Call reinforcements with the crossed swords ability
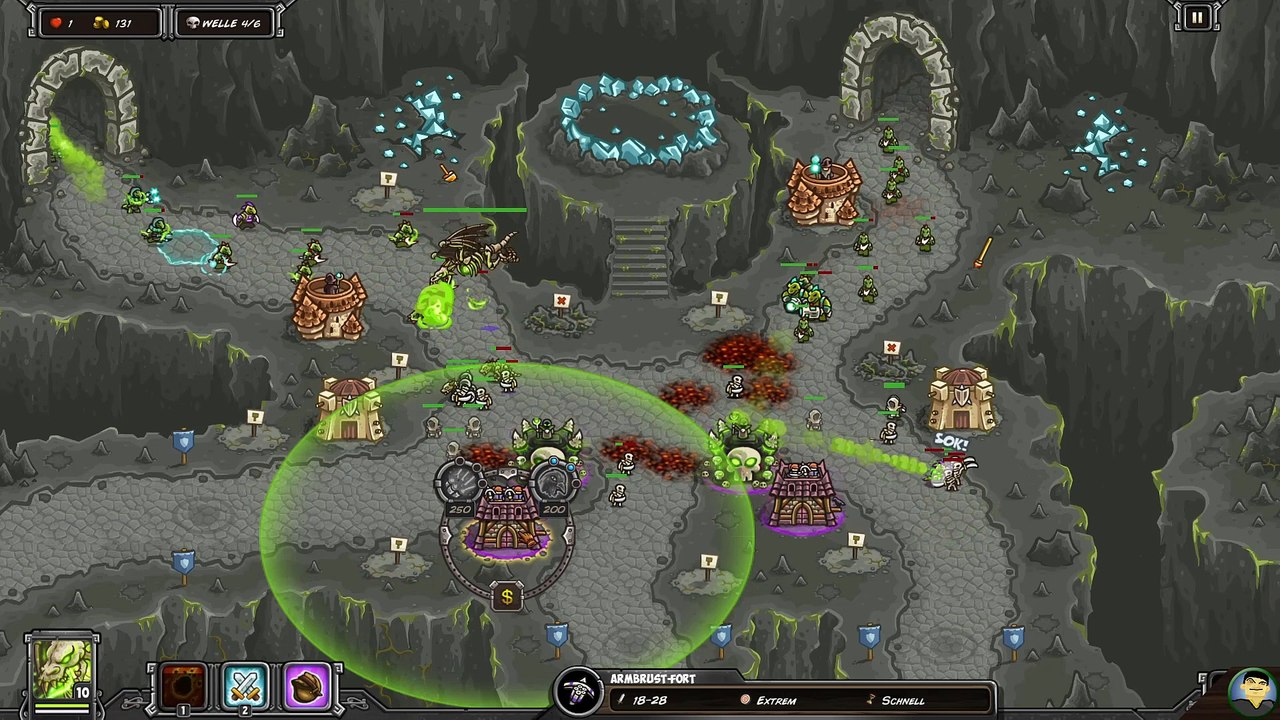The width and height of the screenshot is (1280, 720). pos(246,686)
